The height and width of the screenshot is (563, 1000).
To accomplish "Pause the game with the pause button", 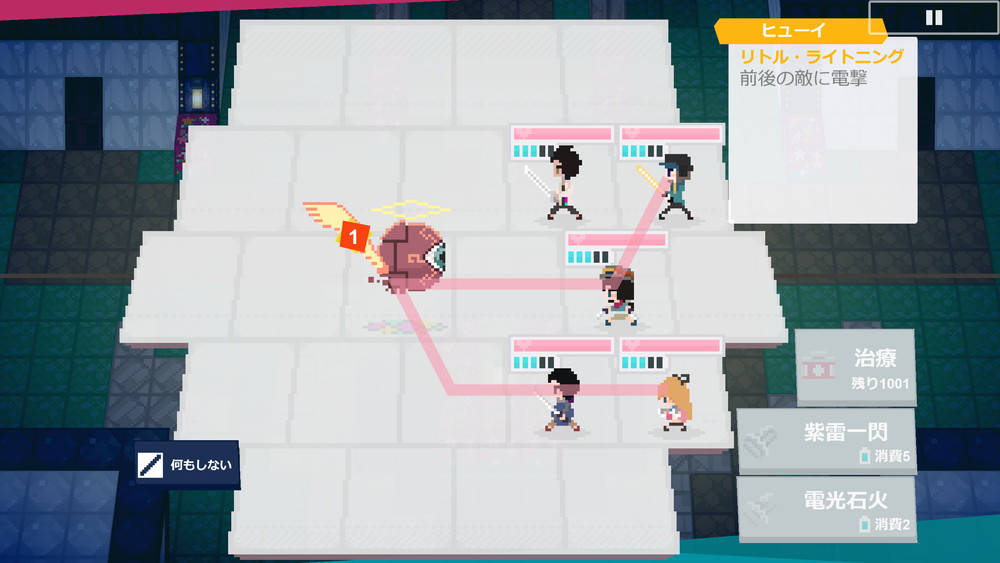I will pos(934,18).
